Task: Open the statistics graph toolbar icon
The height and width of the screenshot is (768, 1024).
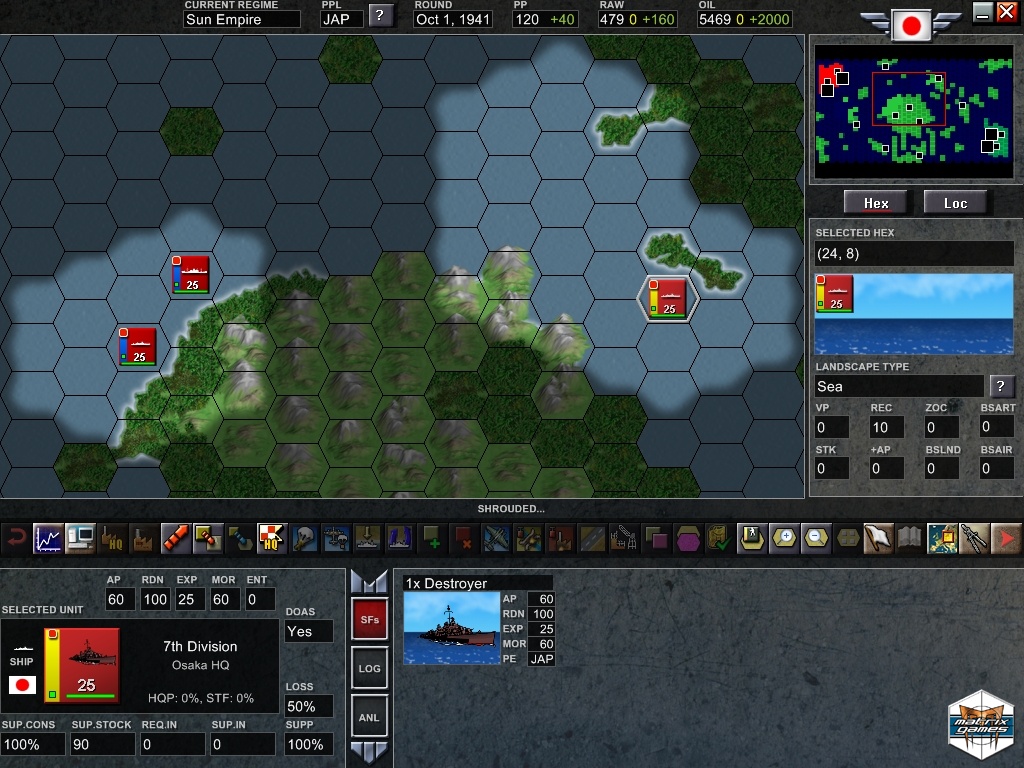Action: pos(48,539)
